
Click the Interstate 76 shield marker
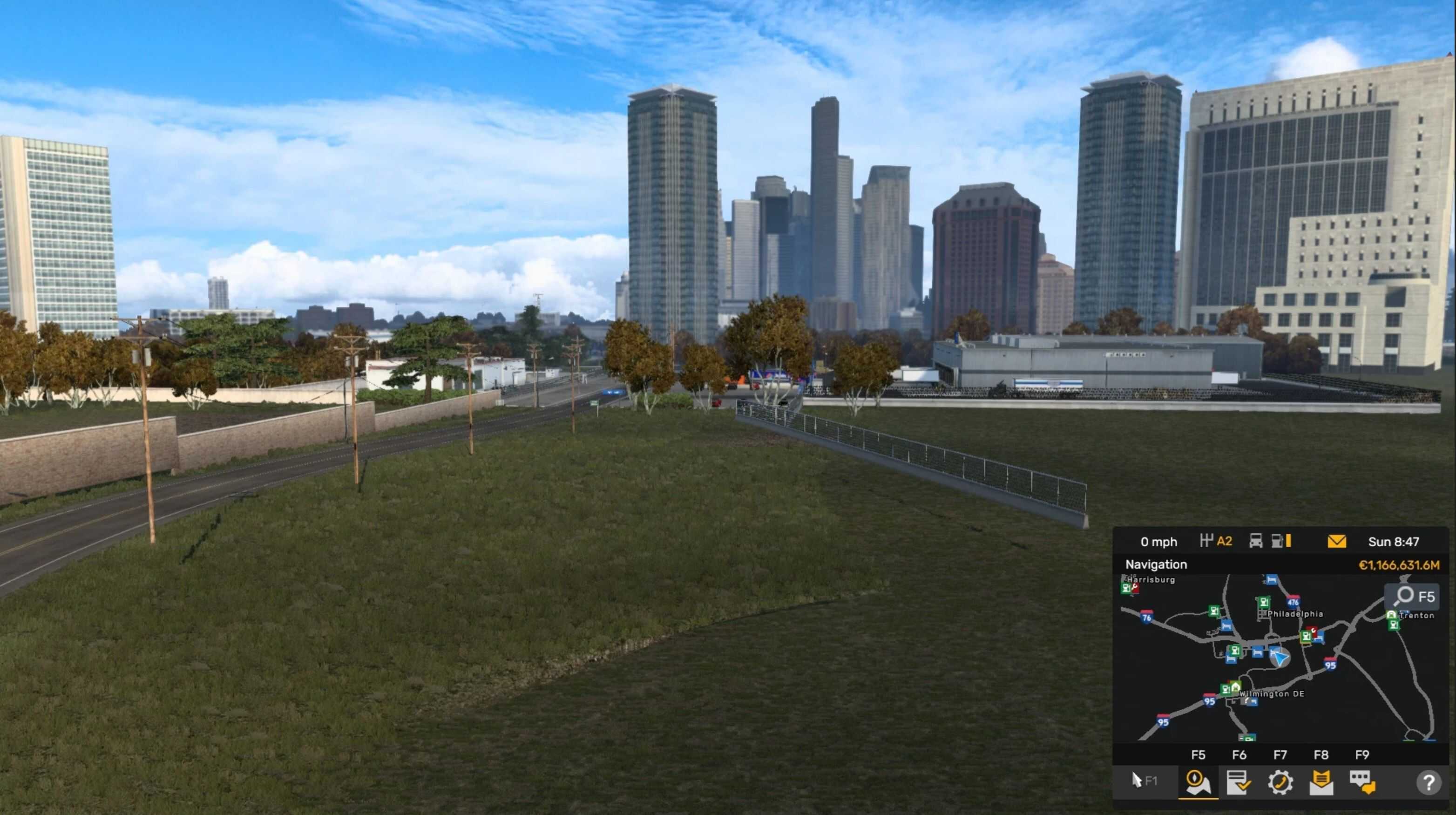tap(1146, 617)
